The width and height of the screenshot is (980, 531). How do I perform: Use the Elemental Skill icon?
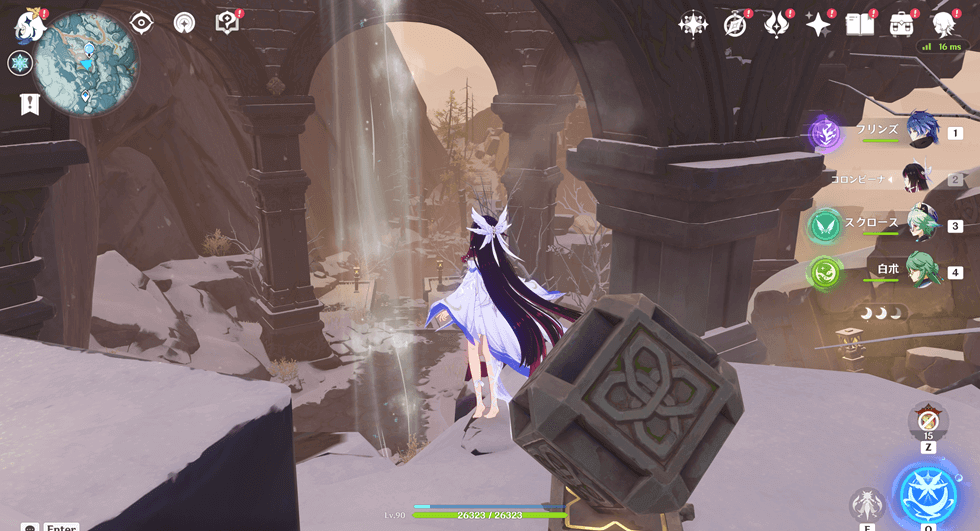[x=866, y=505]
